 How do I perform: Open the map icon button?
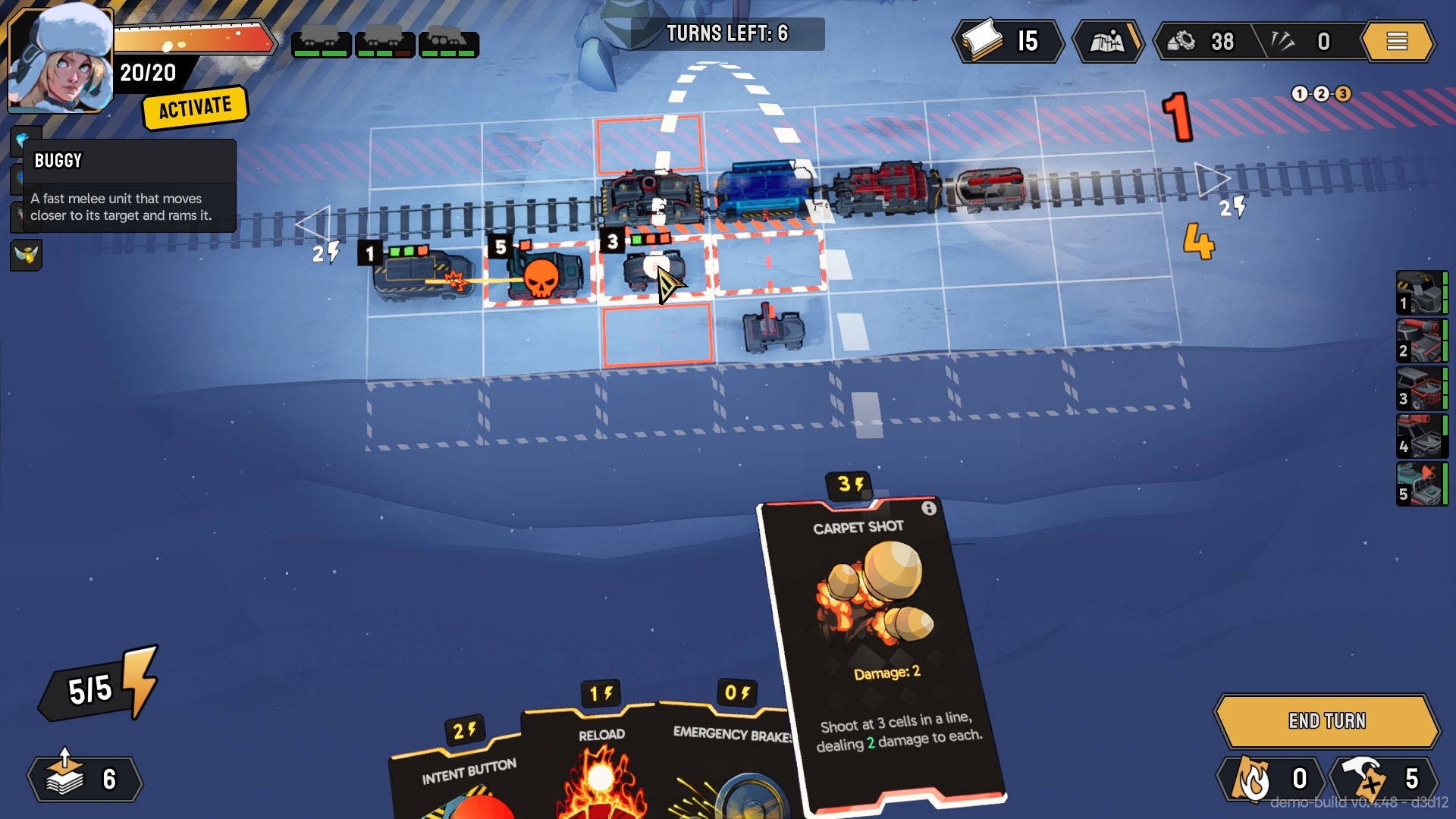coord(1107,41)
